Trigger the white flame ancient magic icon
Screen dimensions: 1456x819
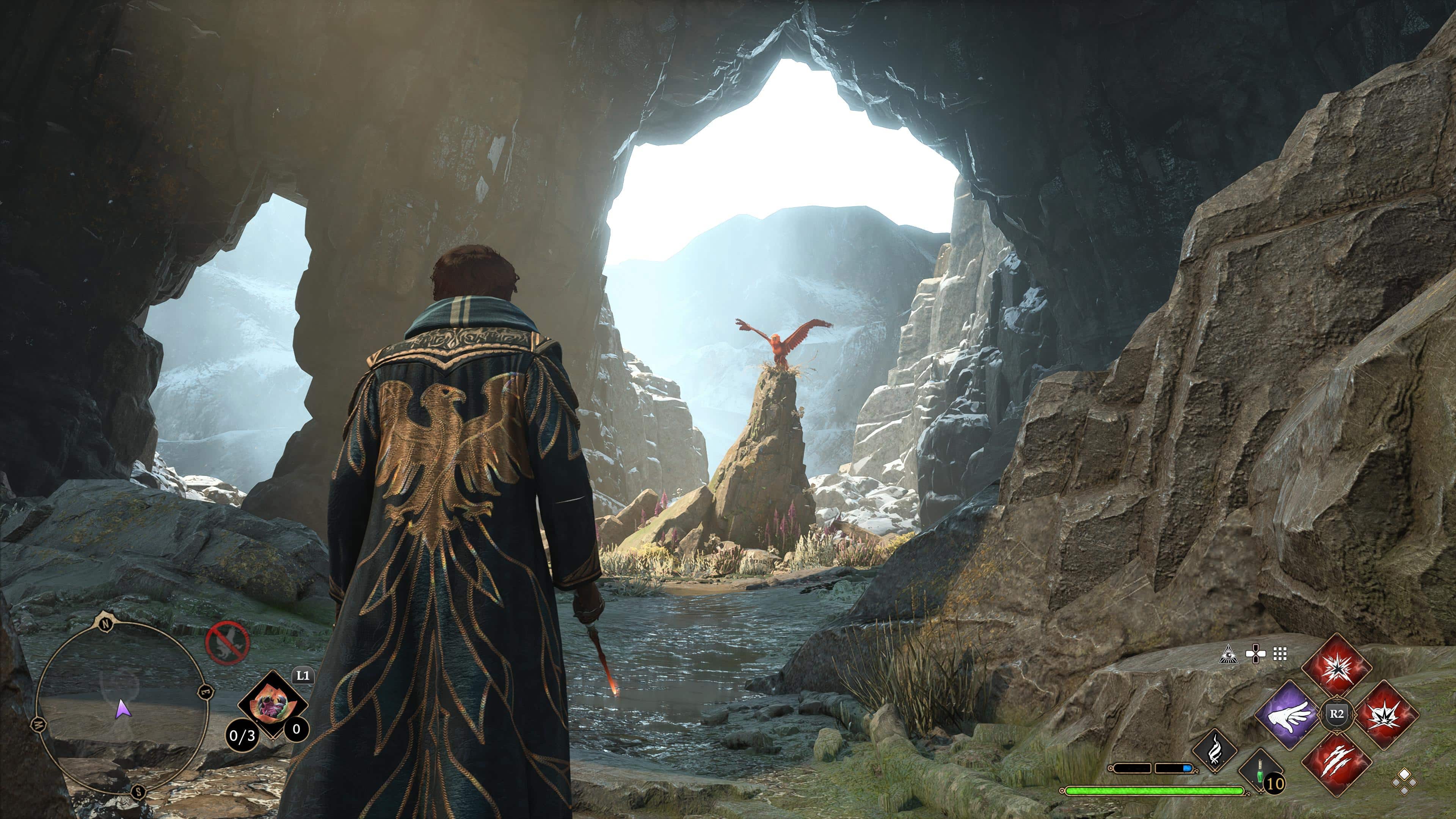(x=1214, y=751)
